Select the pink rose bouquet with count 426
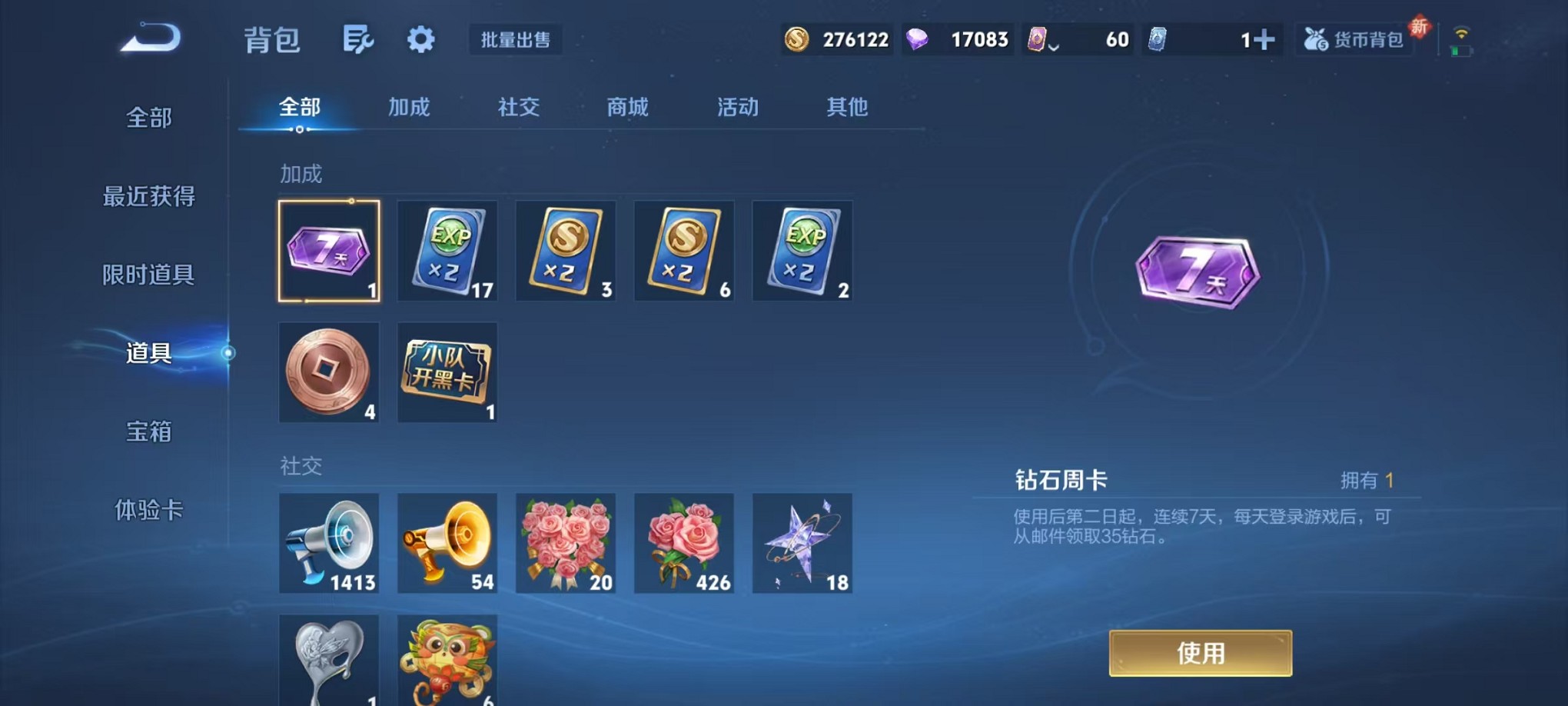The height and width of the screenshot is (706, 1568). click(x=684, y=544)
